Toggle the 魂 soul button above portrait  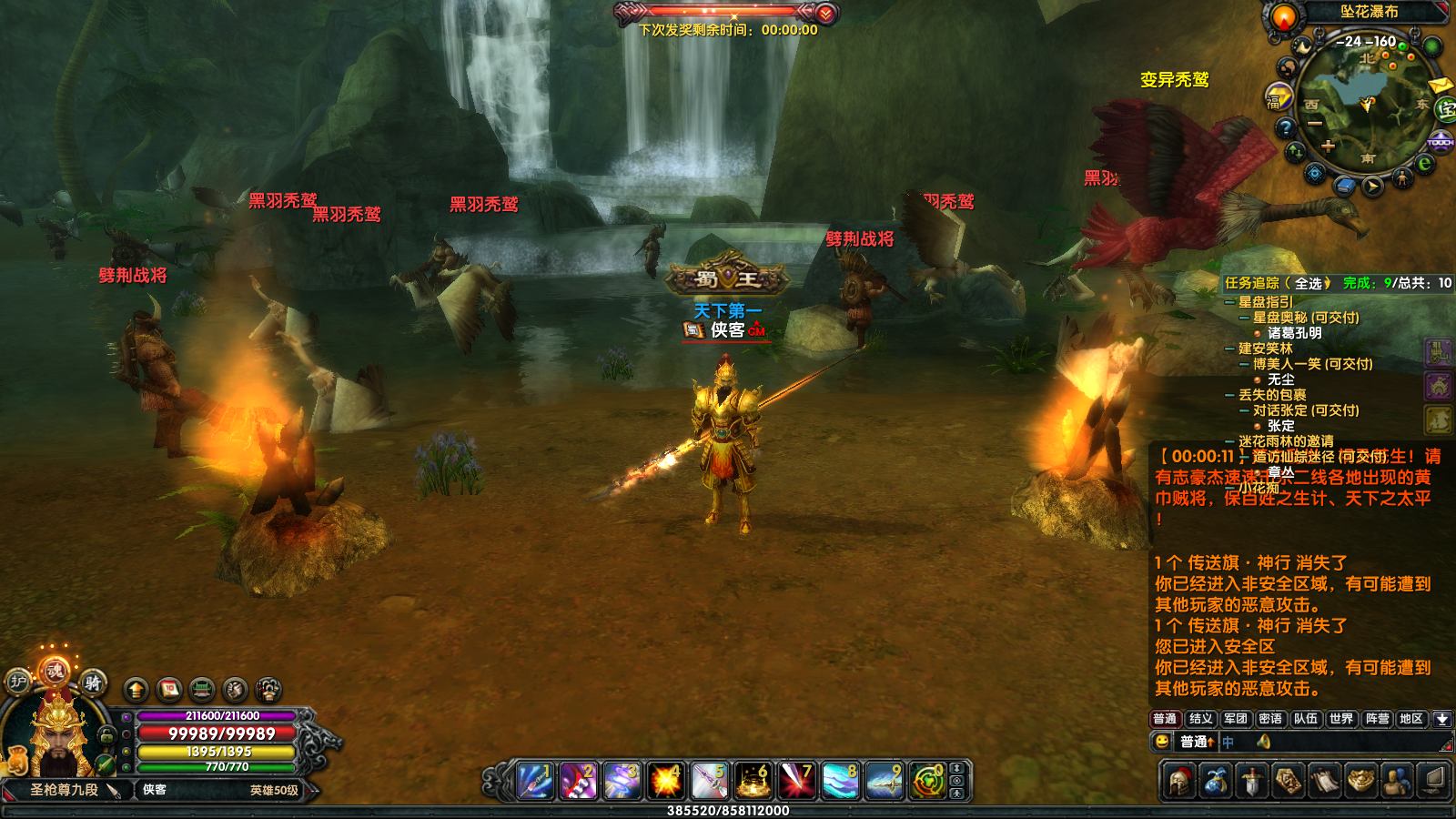tap(55, 672)
